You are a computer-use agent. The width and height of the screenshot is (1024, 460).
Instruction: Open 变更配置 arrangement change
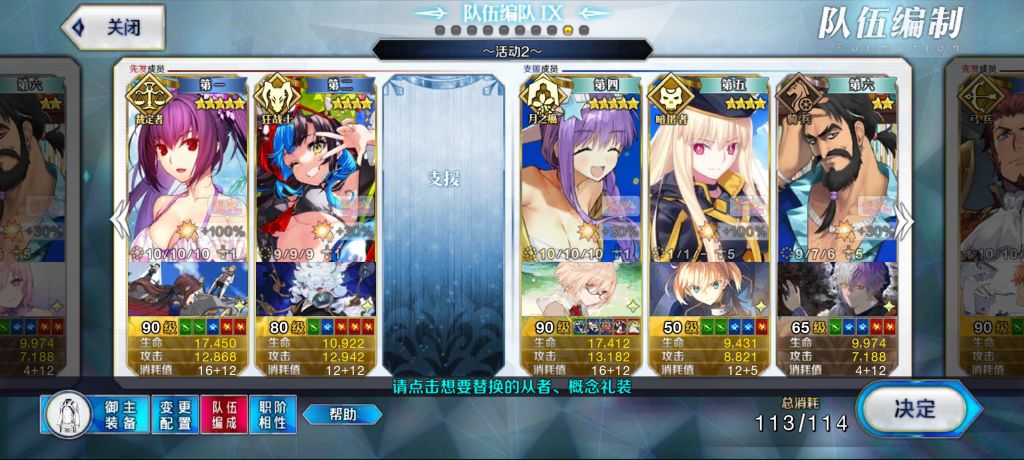[176, 415]
